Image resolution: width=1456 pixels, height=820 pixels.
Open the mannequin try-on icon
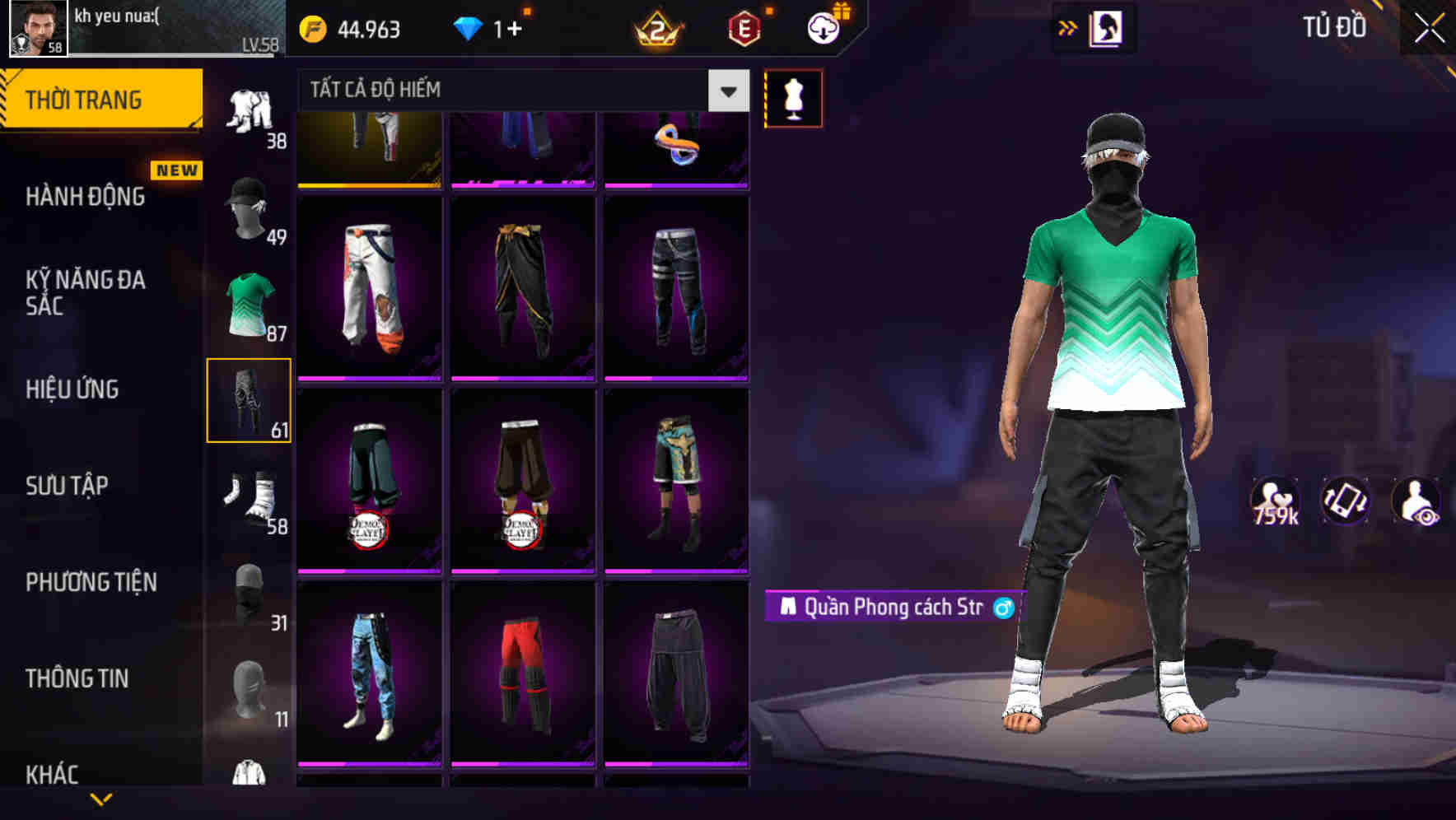click(793, 97)
